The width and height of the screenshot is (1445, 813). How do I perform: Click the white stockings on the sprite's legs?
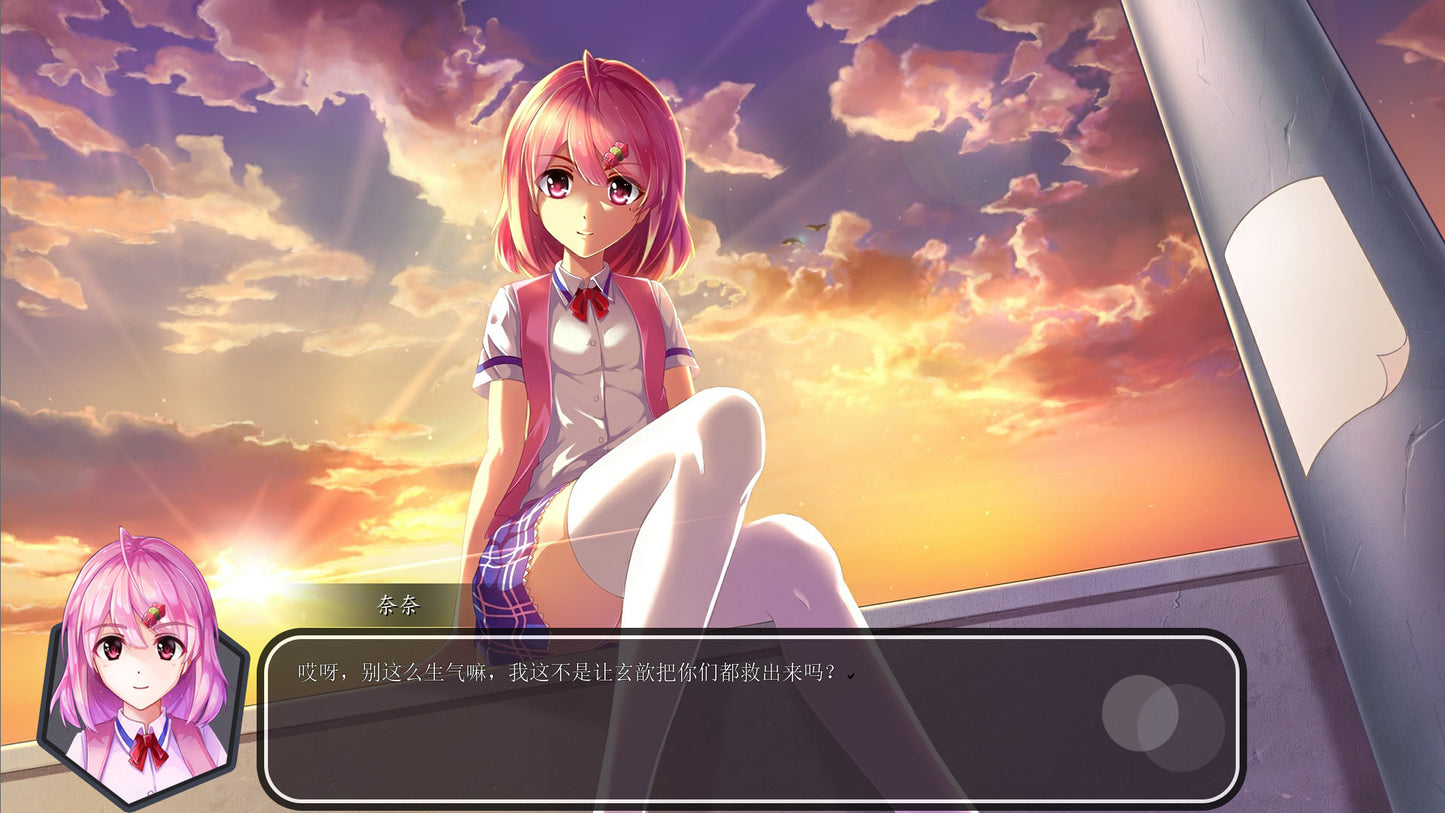coord(700,480)
